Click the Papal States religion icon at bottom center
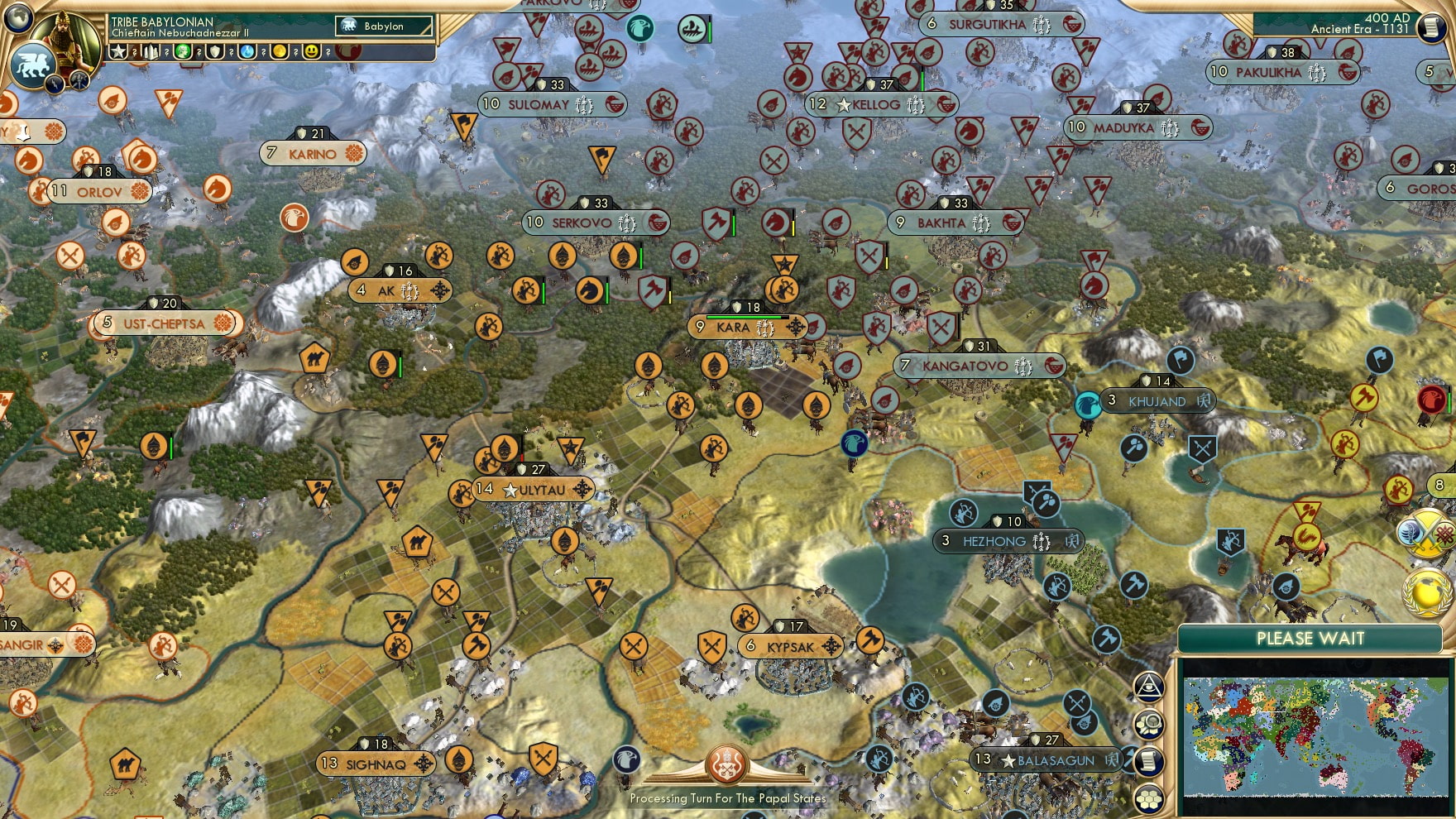 click(727, 765)
